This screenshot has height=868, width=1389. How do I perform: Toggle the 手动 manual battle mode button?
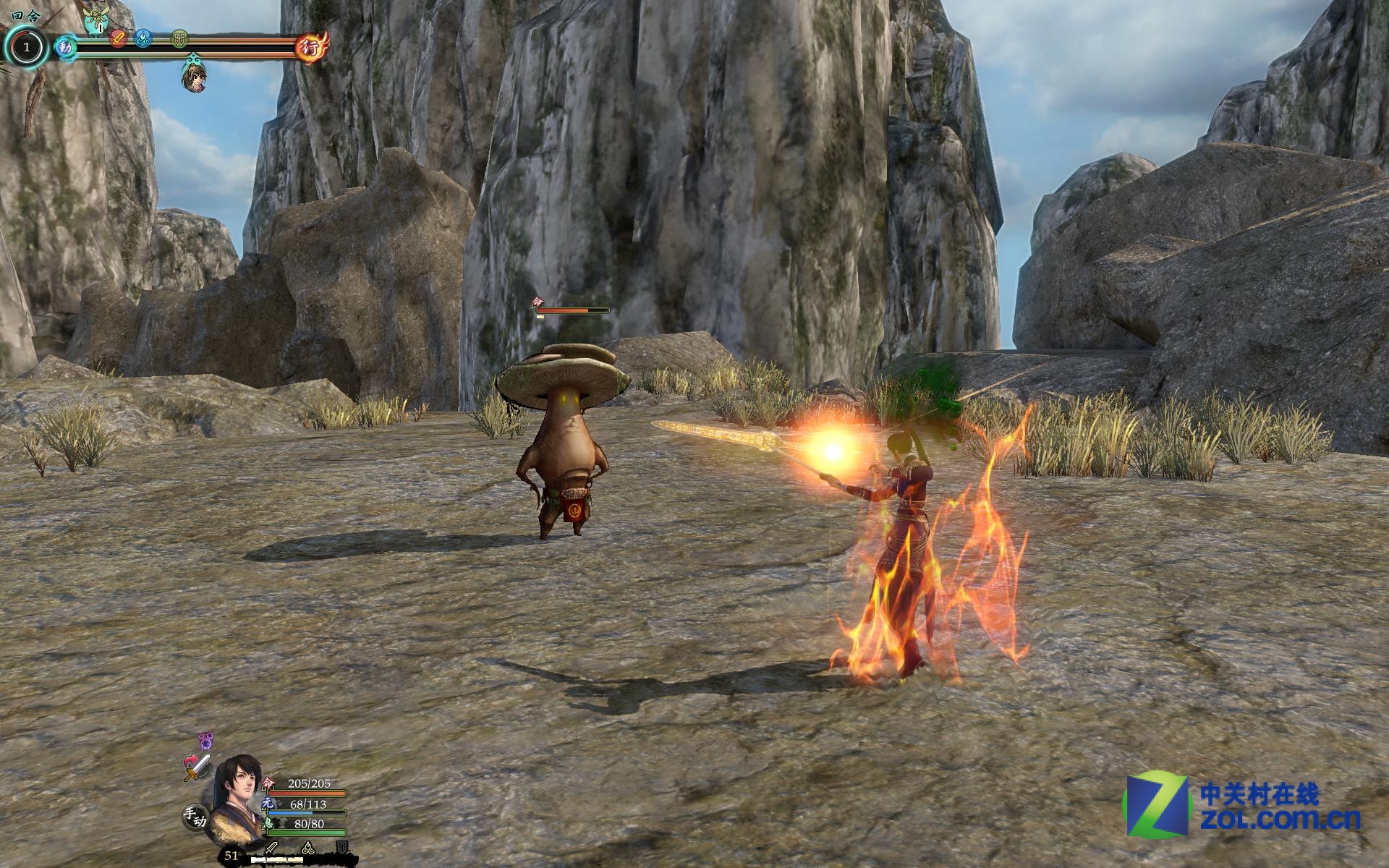tap(194, 817)
